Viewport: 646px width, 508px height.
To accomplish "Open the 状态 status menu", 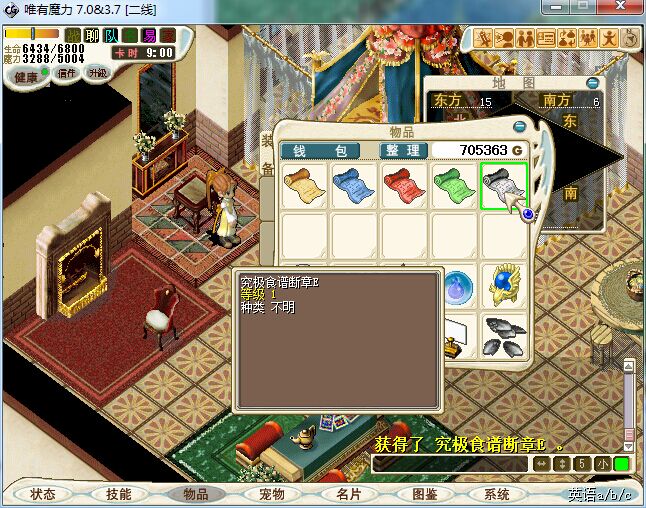I will [x=43, y=494].
